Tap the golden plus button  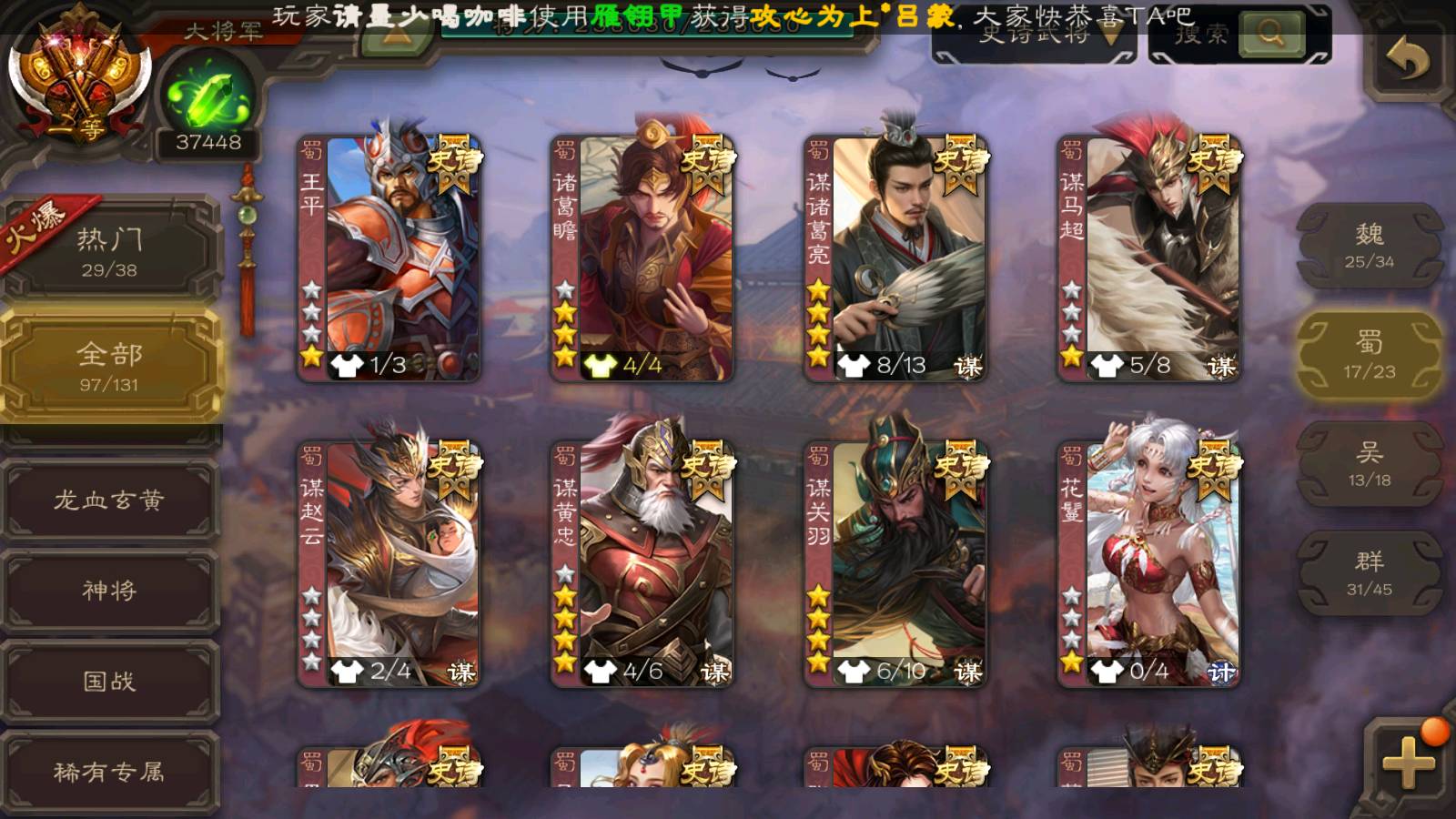pyautogui.click(x=1407, y=761)
